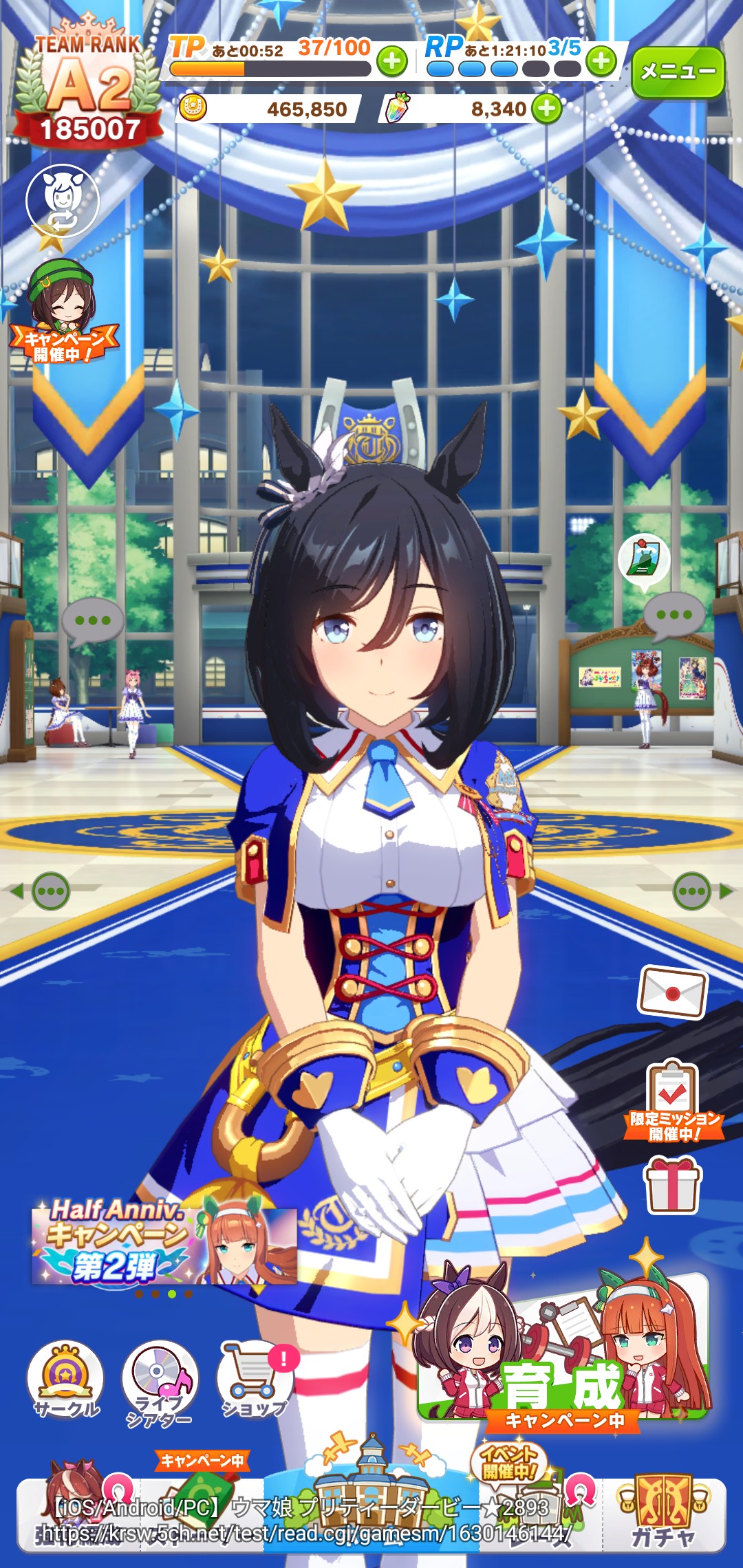Go to the ガチャ gacha tab
The height and width of the screenshot is (1568, 743).
click(x=663, y=1513)
